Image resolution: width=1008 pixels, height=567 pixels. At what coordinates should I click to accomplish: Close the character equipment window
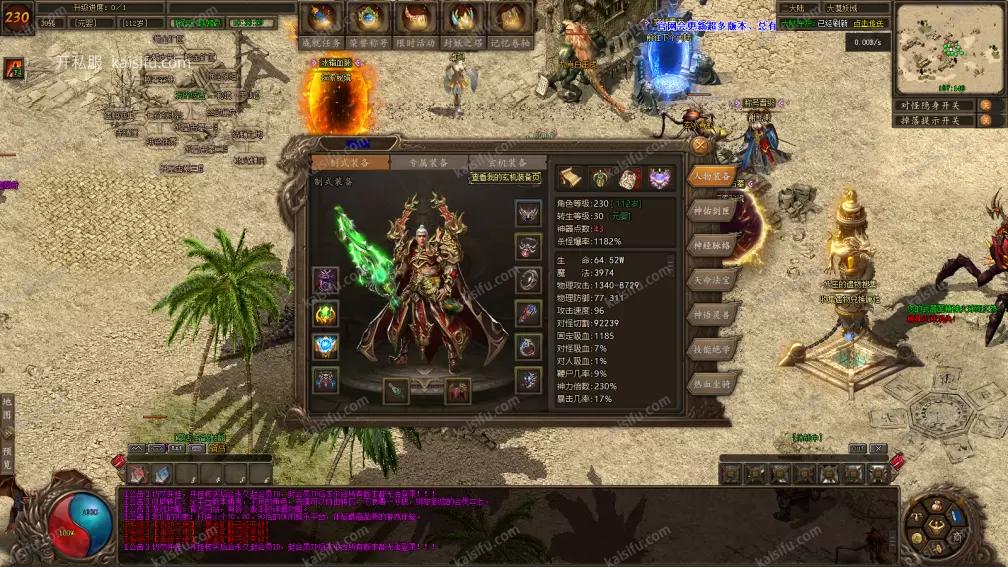tap(700, 145)
